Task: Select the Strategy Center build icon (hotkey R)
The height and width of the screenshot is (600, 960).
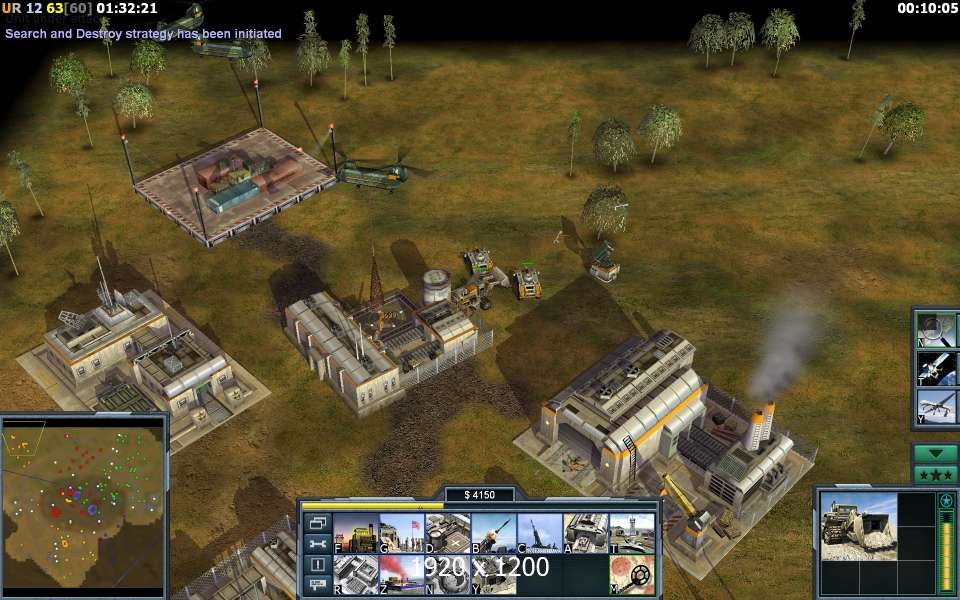Action: [x=355, y=574]
